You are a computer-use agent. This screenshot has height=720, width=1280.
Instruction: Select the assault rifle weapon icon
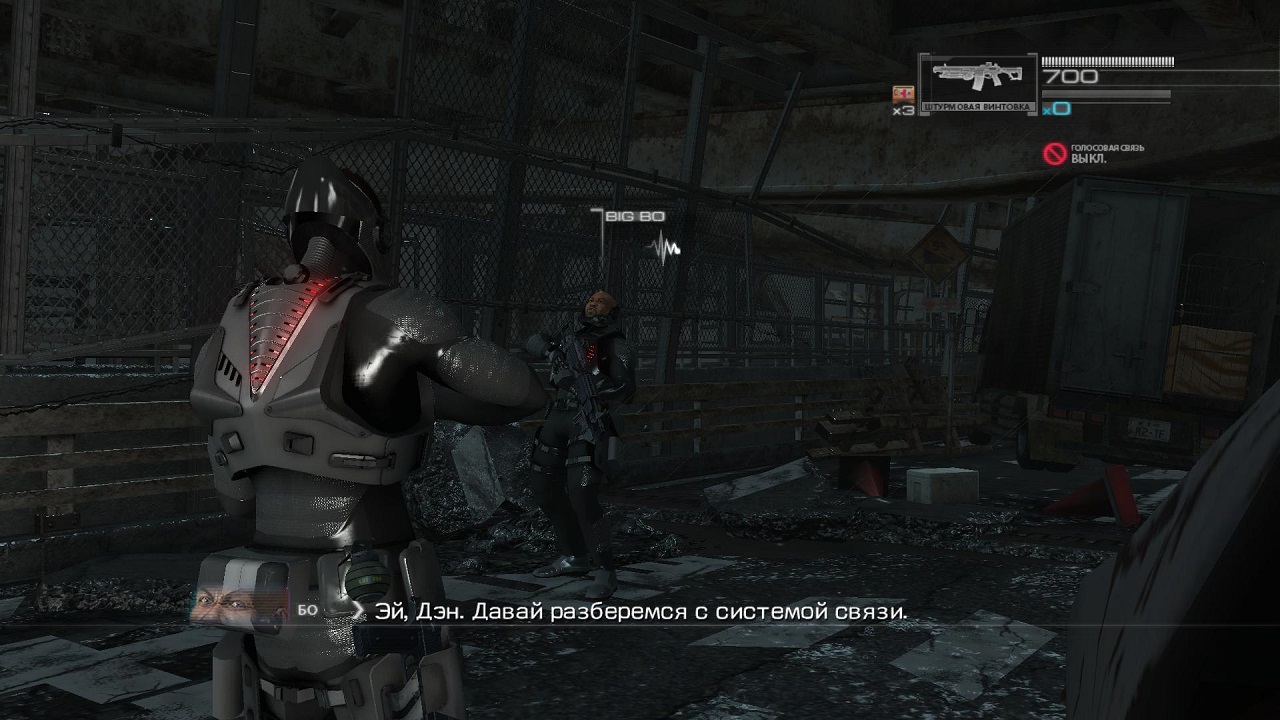click(x=976, y=77)
